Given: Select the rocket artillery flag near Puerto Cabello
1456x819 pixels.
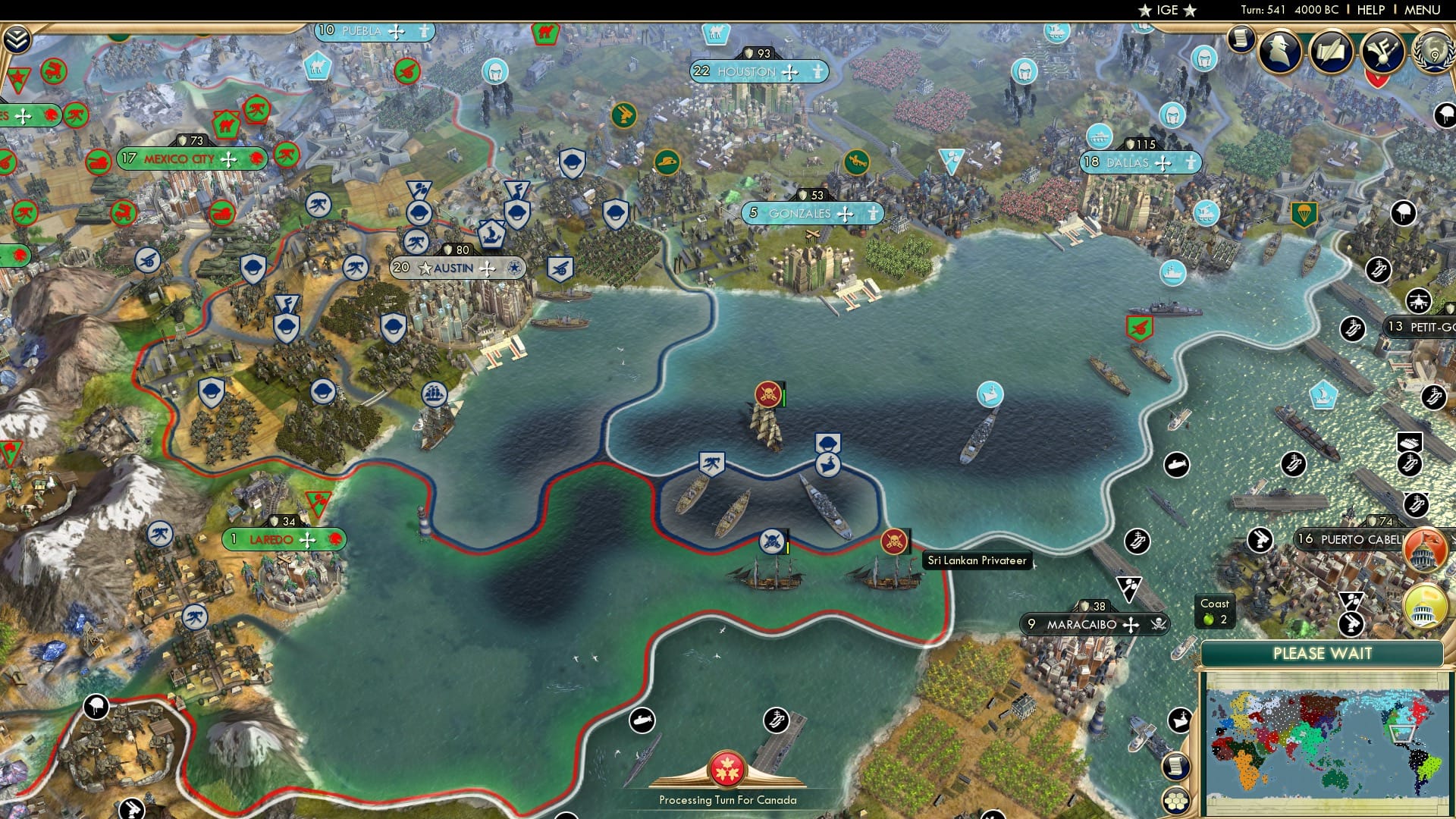Looking at the screenshot, I should 1351,623.
